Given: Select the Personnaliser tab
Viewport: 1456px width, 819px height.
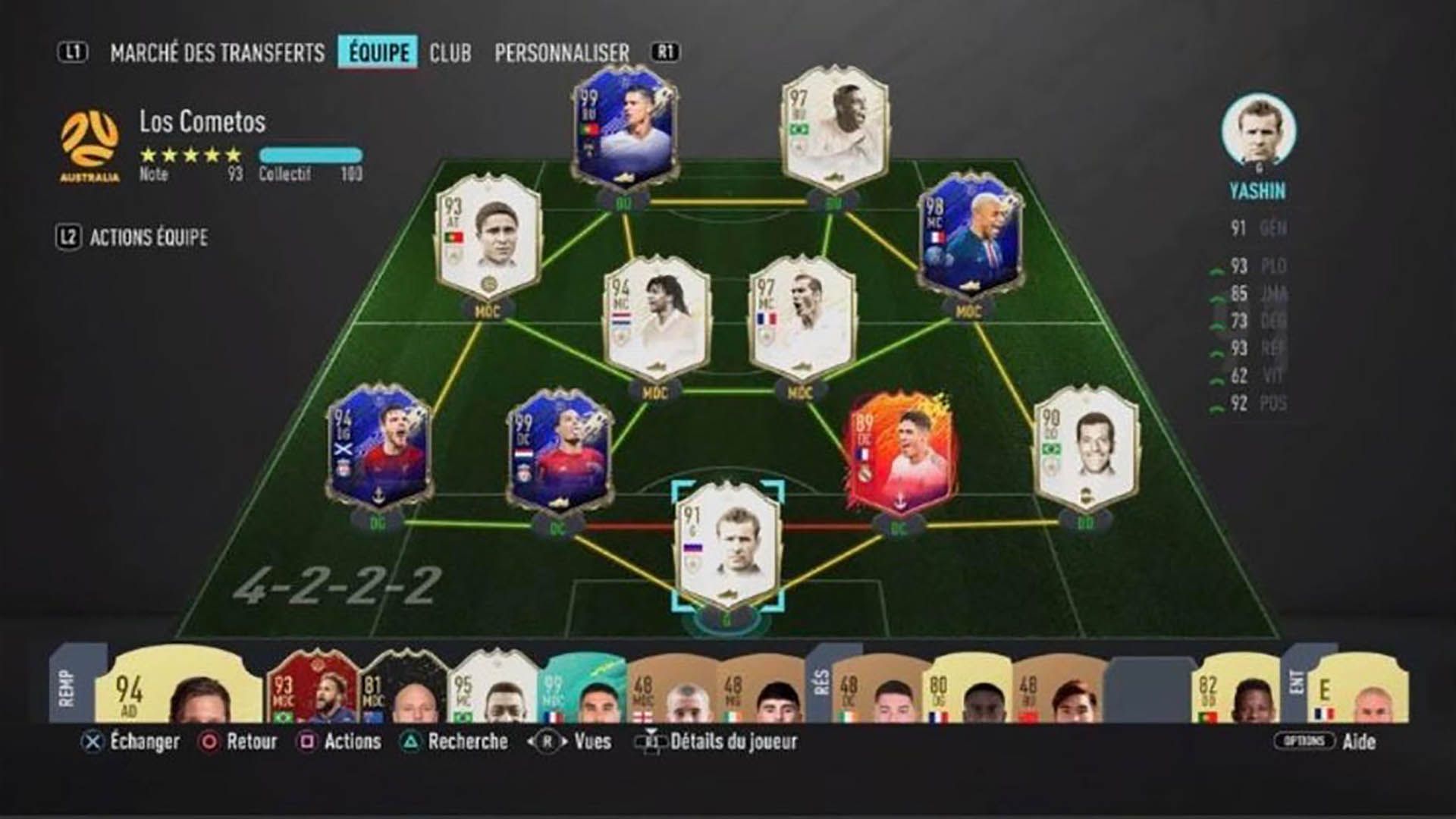Looking at the screenshot, I should pyautogui.click(x=560, y=53).
